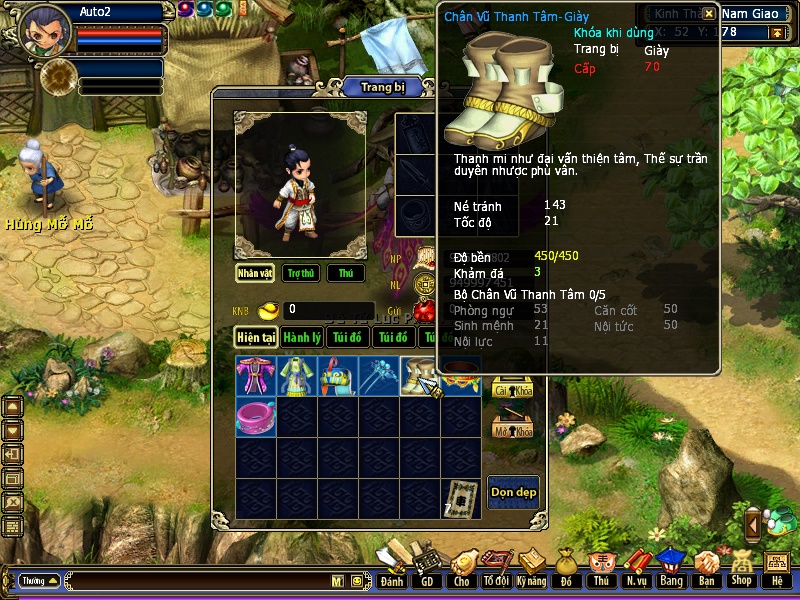The height and width of the screenshot is (600, 800).
Task: Open the Thường chat channel selector
Action: pyautogui.click(x=39, y=580)
